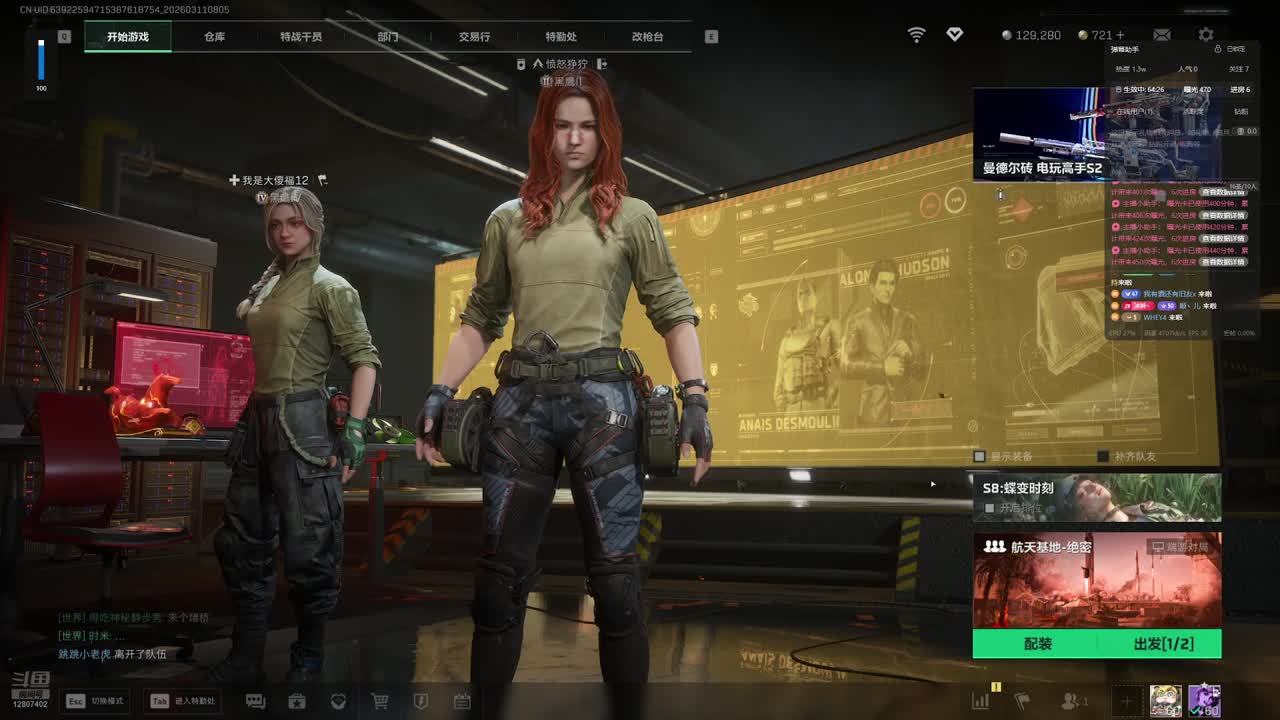Open the 特战干员 operators tab
This screenshot has width=1280, height=720.
coord(301,37)
